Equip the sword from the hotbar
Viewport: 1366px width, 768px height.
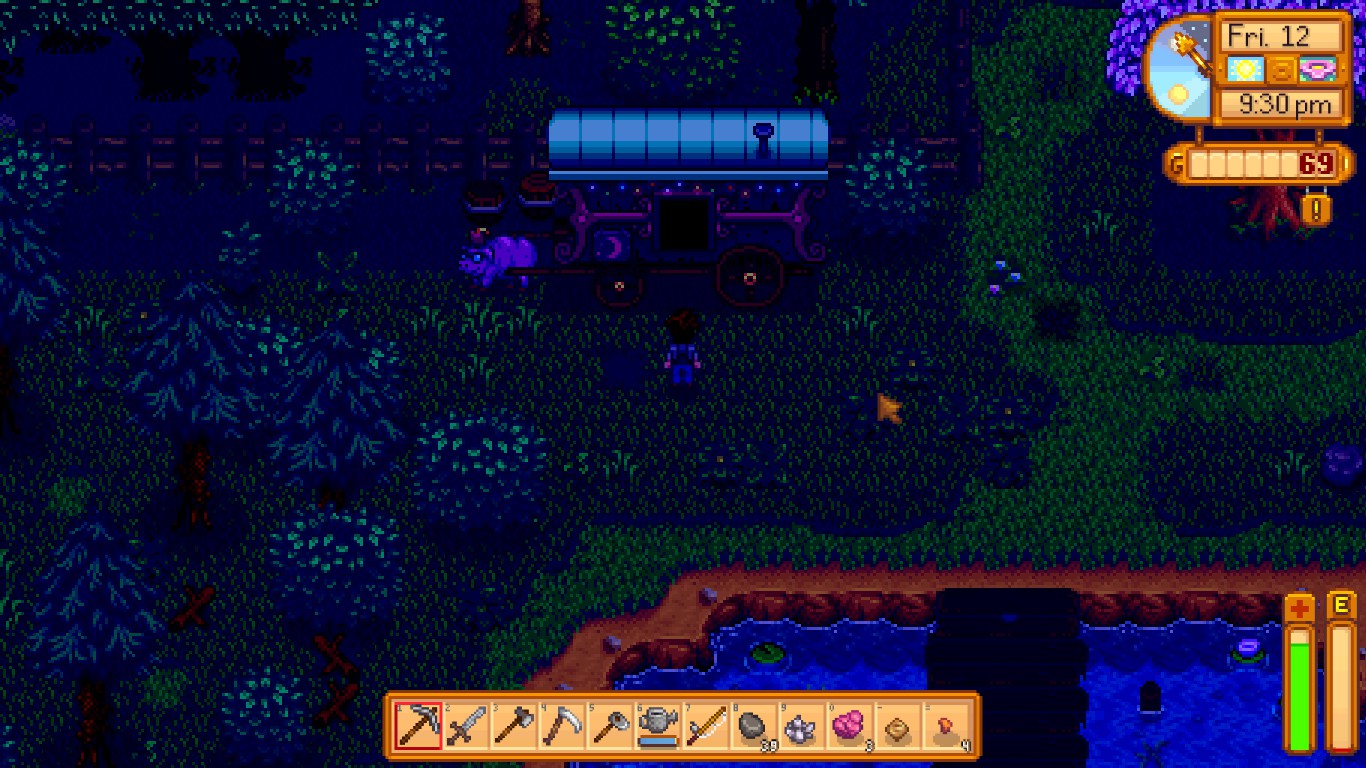pos(466,726)
